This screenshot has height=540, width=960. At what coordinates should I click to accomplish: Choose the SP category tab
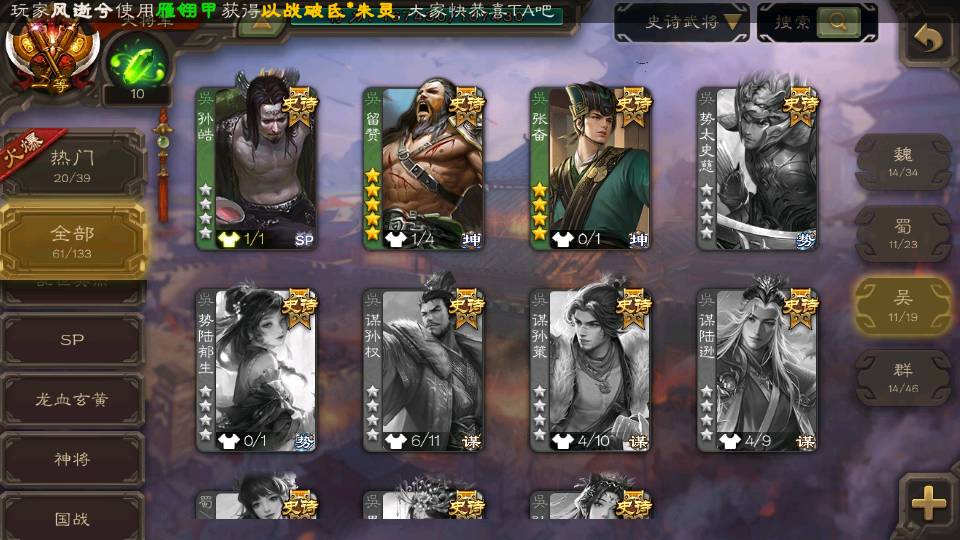tap(72, 340)
